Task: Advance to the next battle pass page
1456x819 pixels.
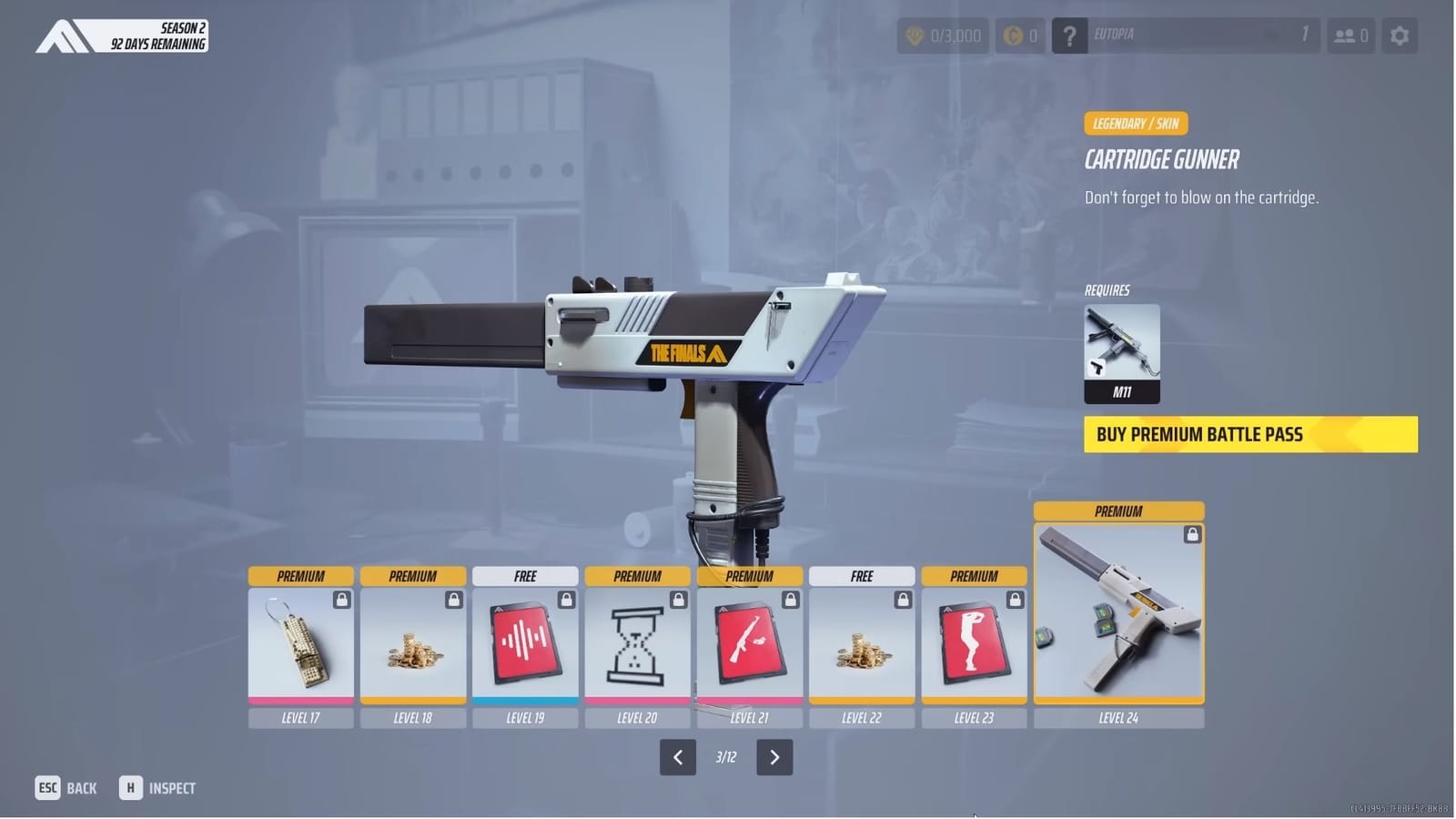Action: [775, 756]
